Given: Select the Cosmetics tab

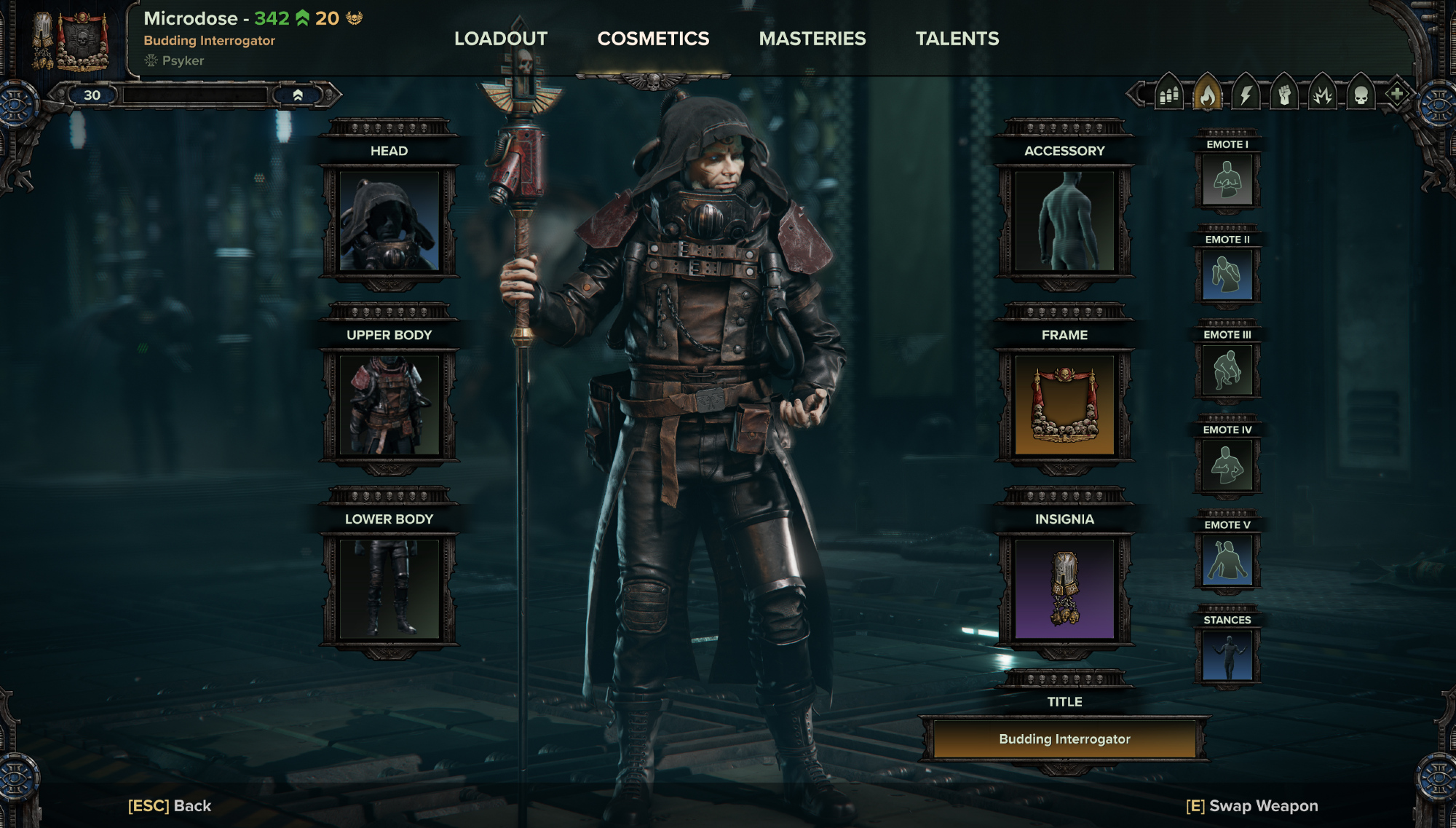Looking at the screenshot, I should point(653,39).
